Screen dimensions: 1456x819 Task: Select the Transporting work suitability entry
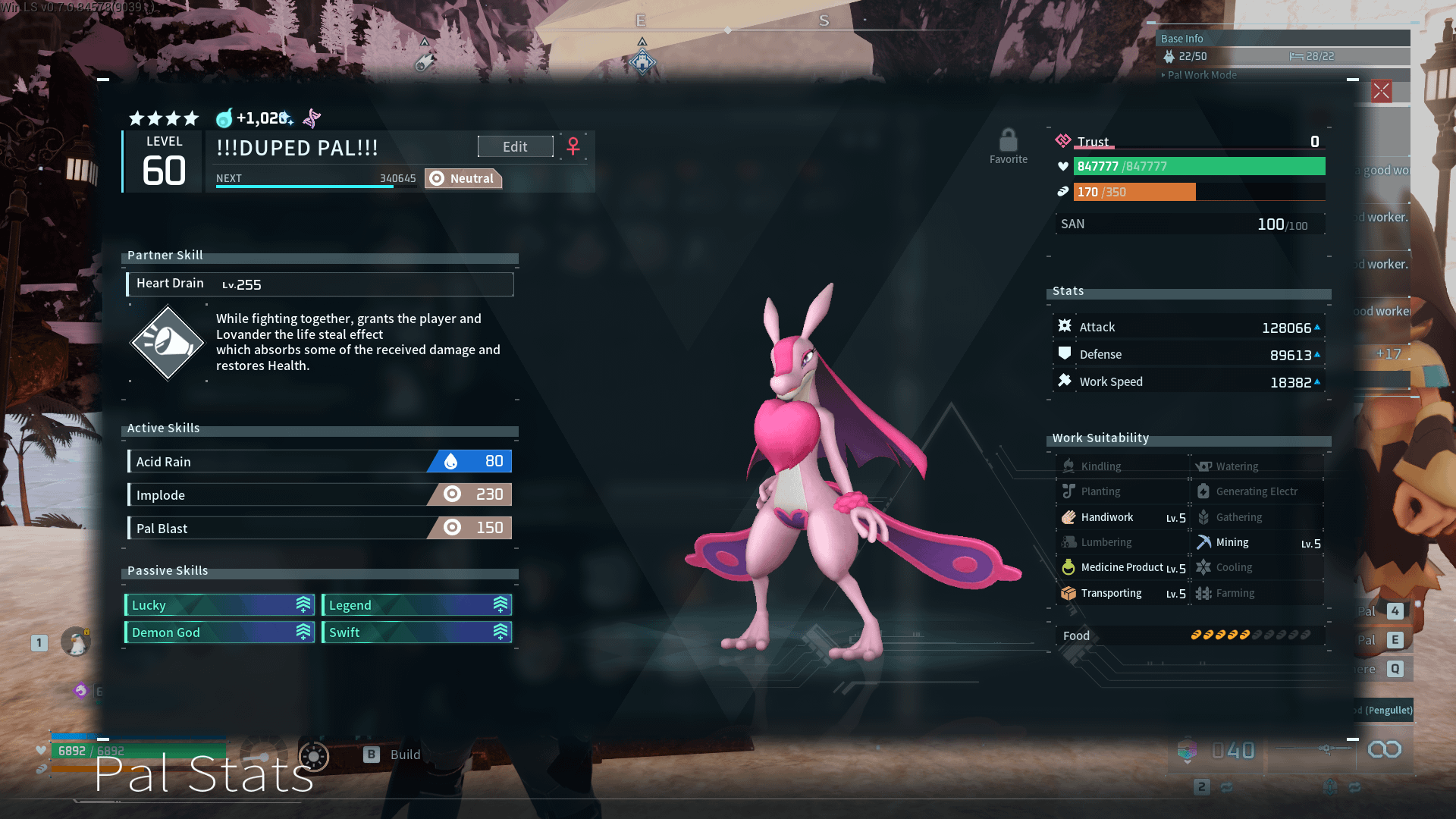coord(1123,593)
